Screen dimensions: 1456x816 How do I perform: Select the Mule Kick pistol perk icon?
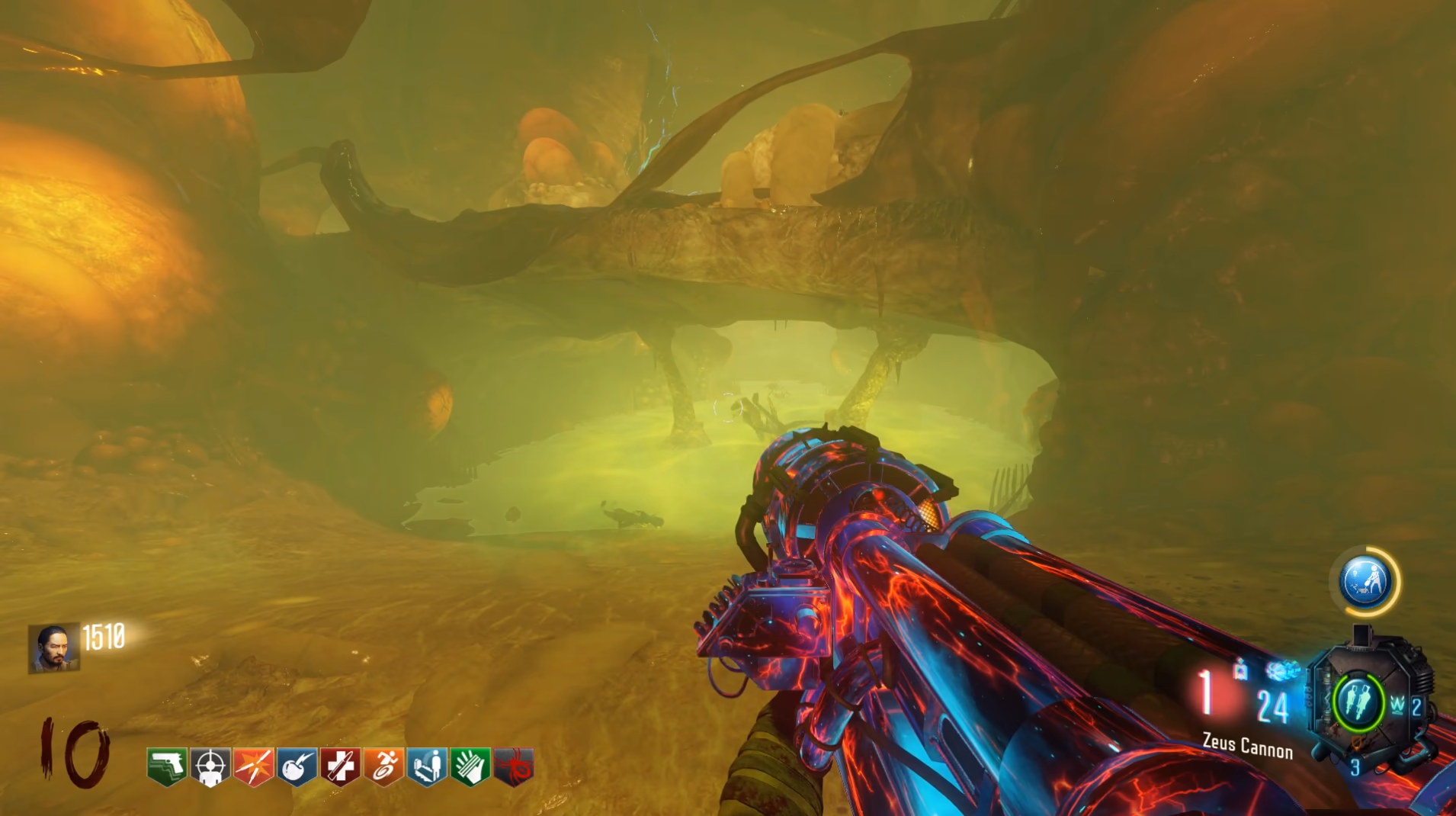(167, 766)
